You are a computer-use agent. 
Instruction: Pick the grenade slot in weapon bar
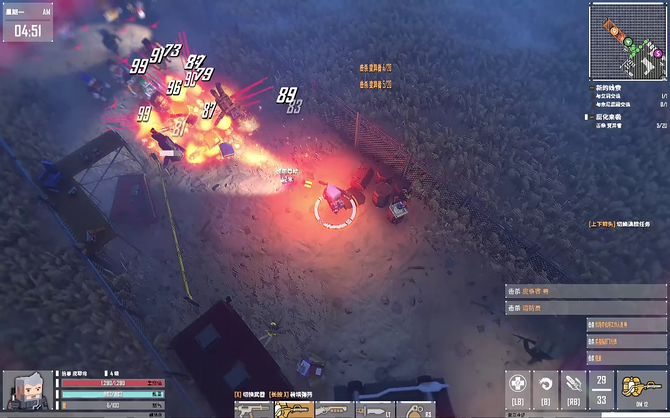416,410
